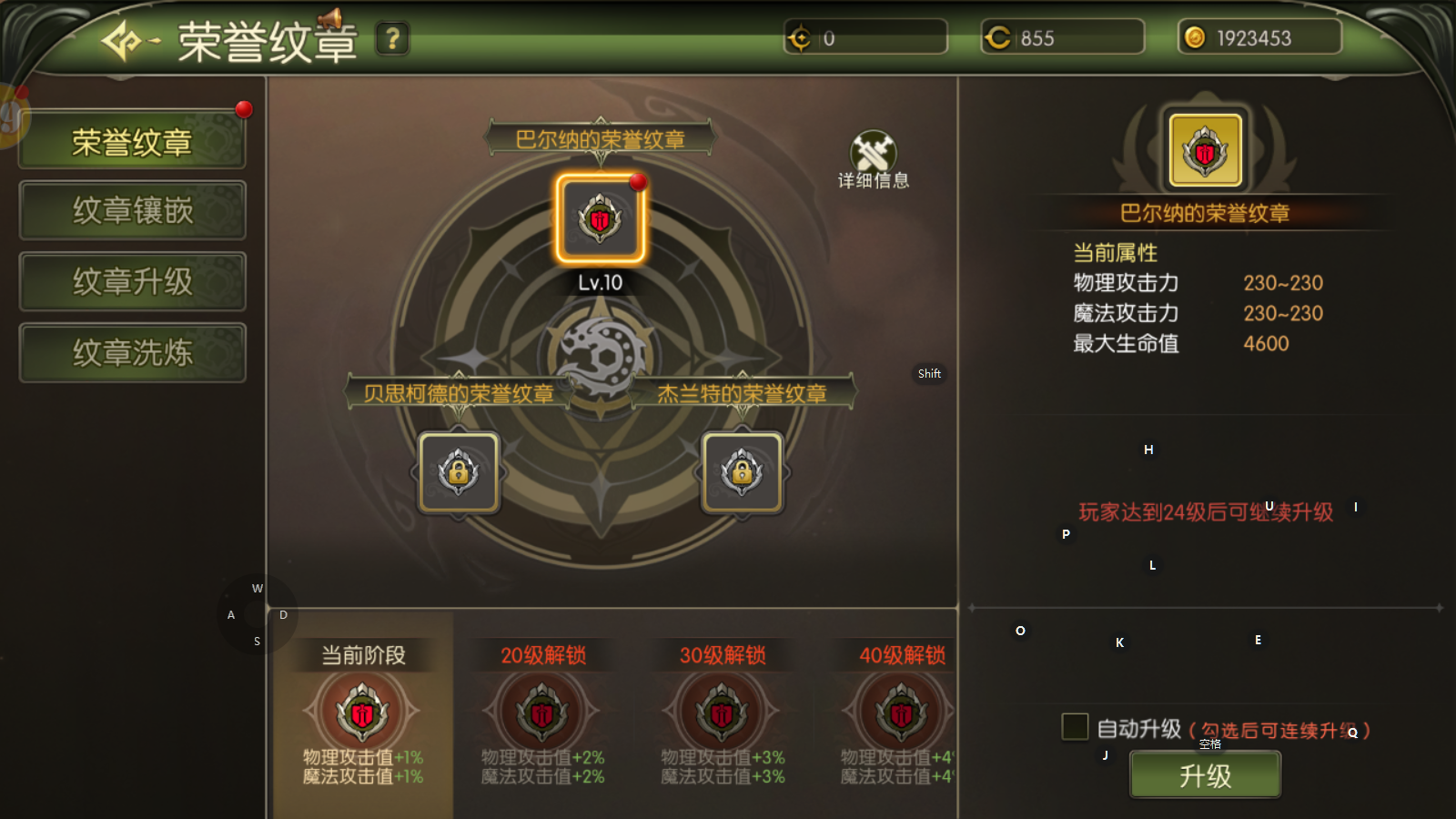Show 详细信息 detailed info
Image resolution: width=1456 pixels, height=819 pixels.
pyautogui.click(x=873, y=160)
